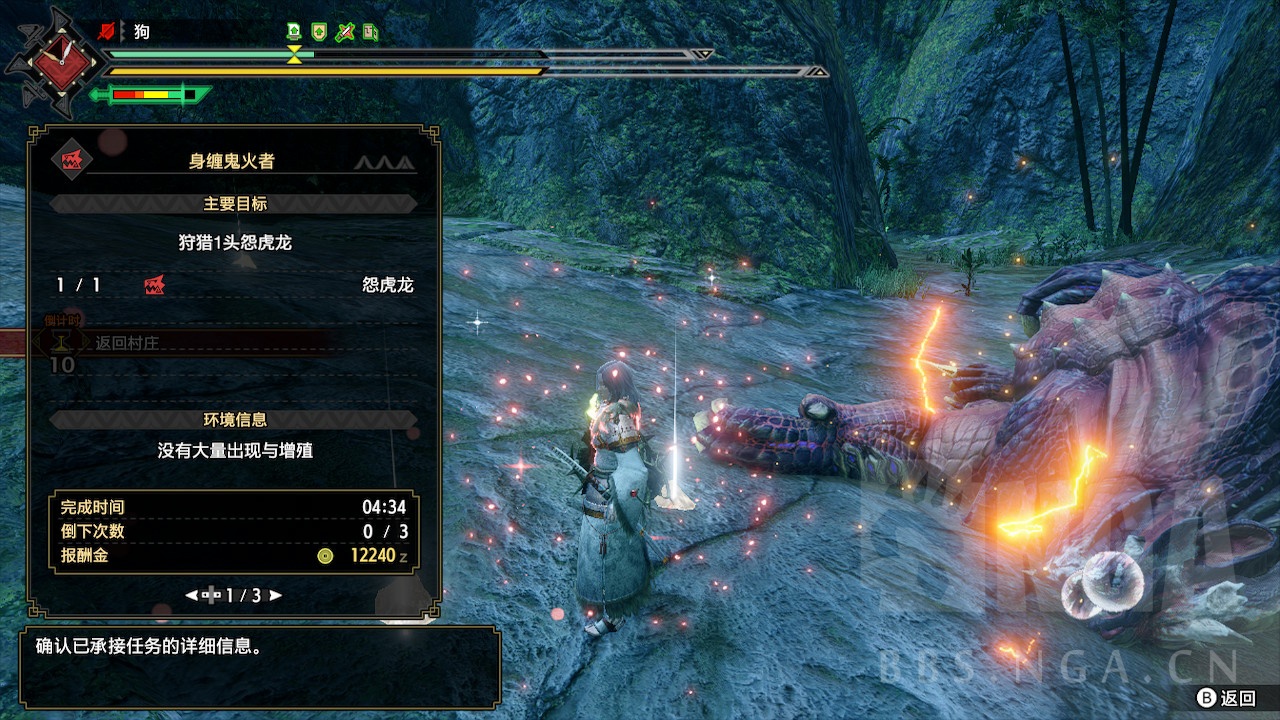Go to the next quest info page

[275, 595]
